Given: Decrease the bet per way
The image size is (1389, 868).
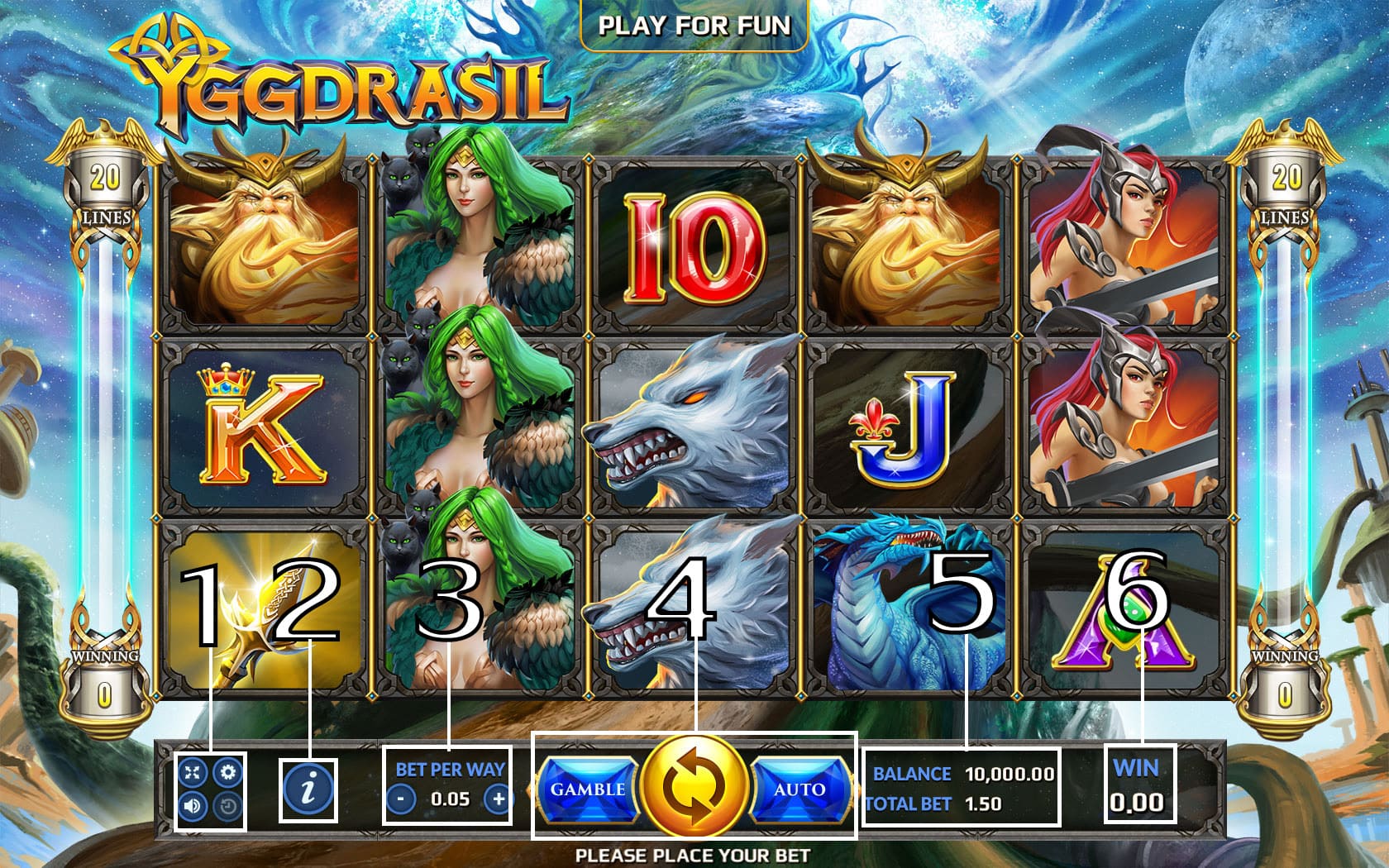Looking at the screenshot, I should 403,800.
